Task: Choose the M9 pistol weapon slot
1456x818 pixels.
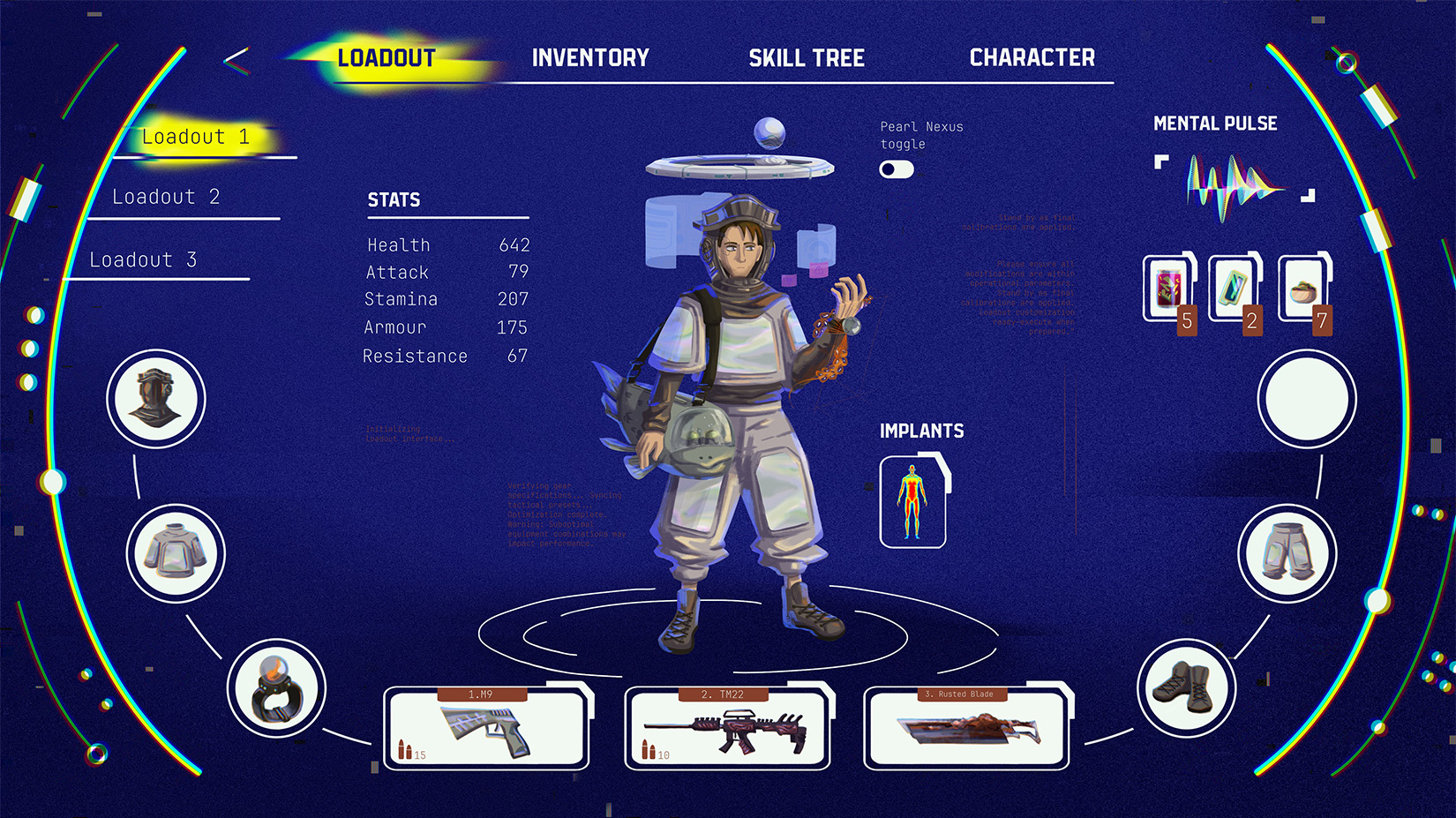Action: click(x=486, y=730)
